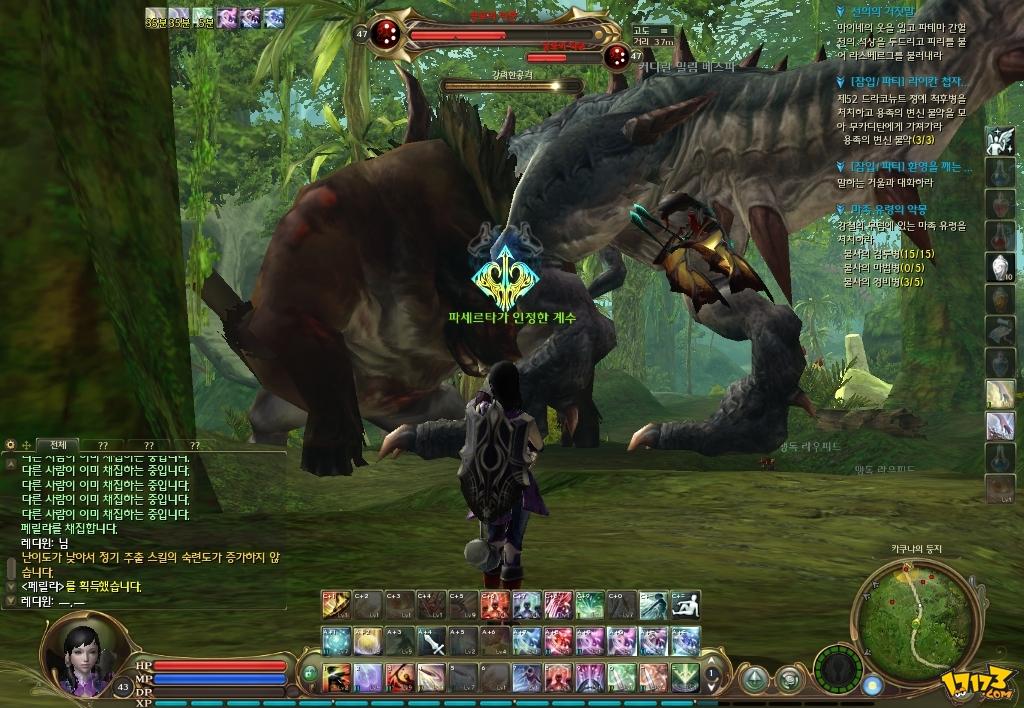Image resolution: width=1024 pixels, height=708 pixels.
Task: Select the target boss portrait orb
Action: pos(385,35)
